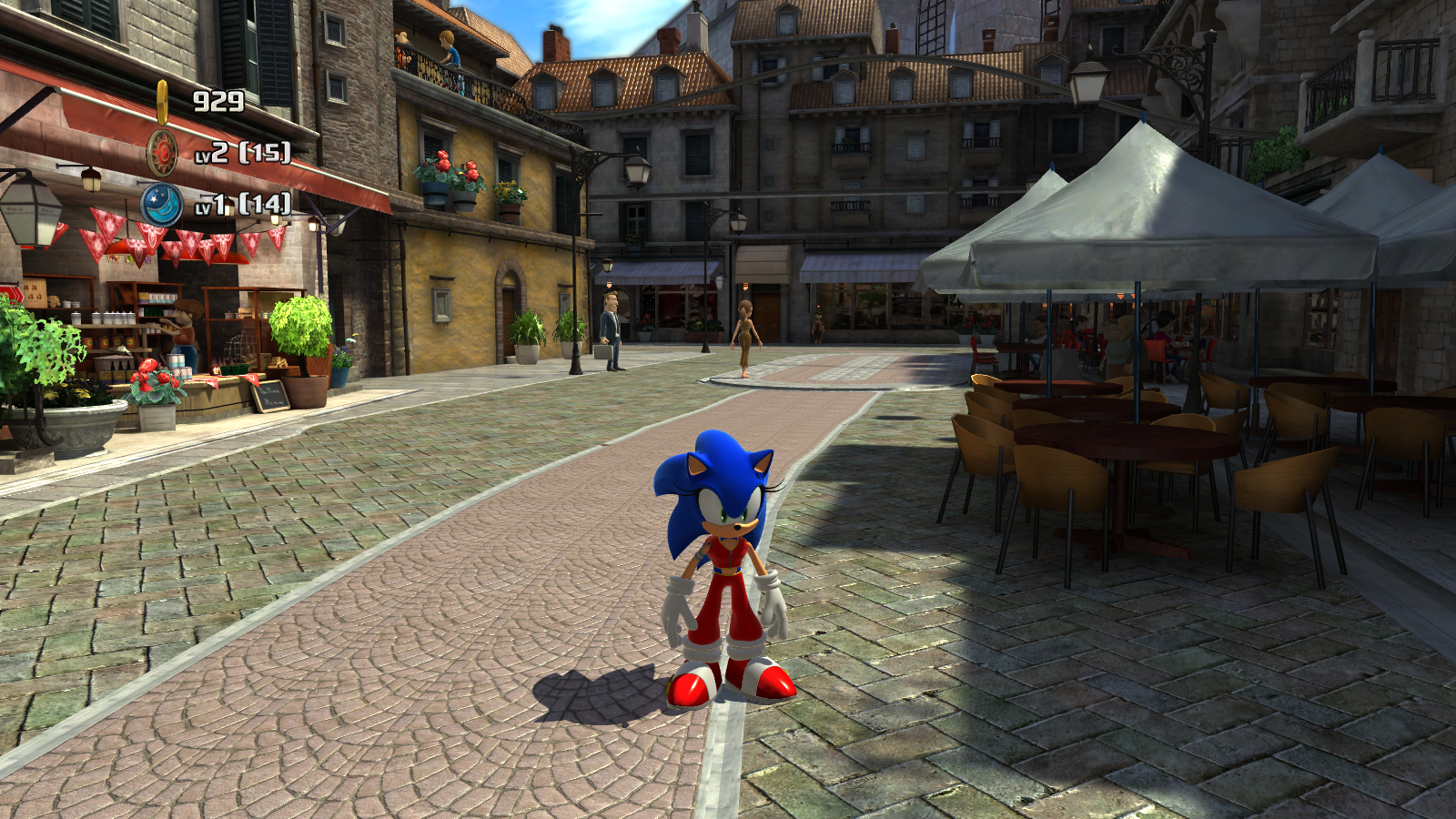Screen dimensions: 1456x819
Task: Select the red Sun Medal icon
Action: click(x=162, y=152)
